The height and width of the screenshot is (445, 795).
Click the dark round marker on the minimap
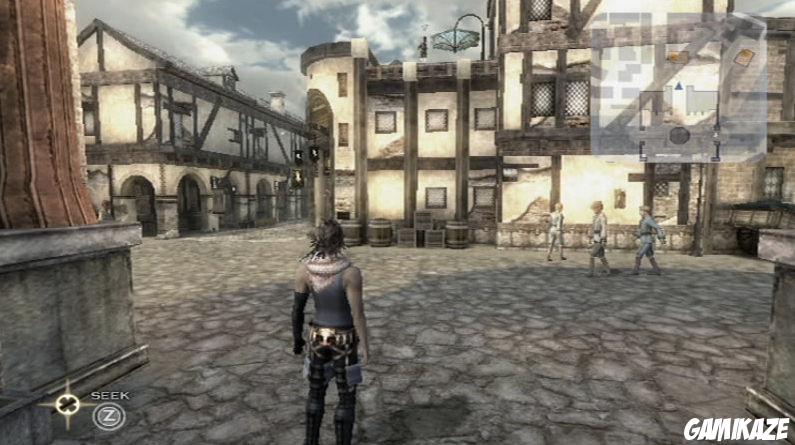(x=678, y=135)
